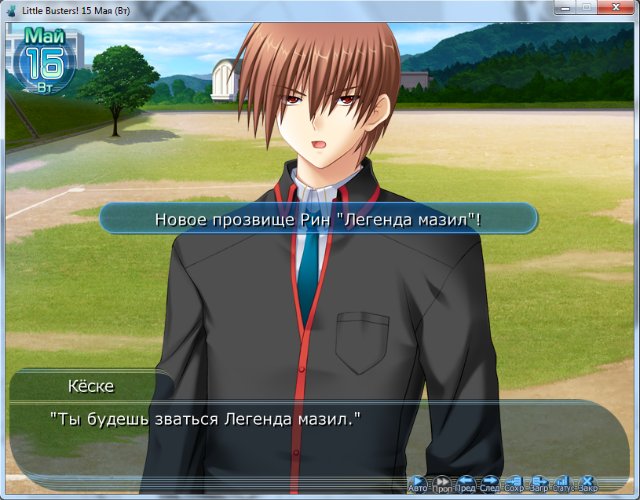Close the Little Busters! window
The width and height of the screenshot is (640, 500).
(605, 6)
